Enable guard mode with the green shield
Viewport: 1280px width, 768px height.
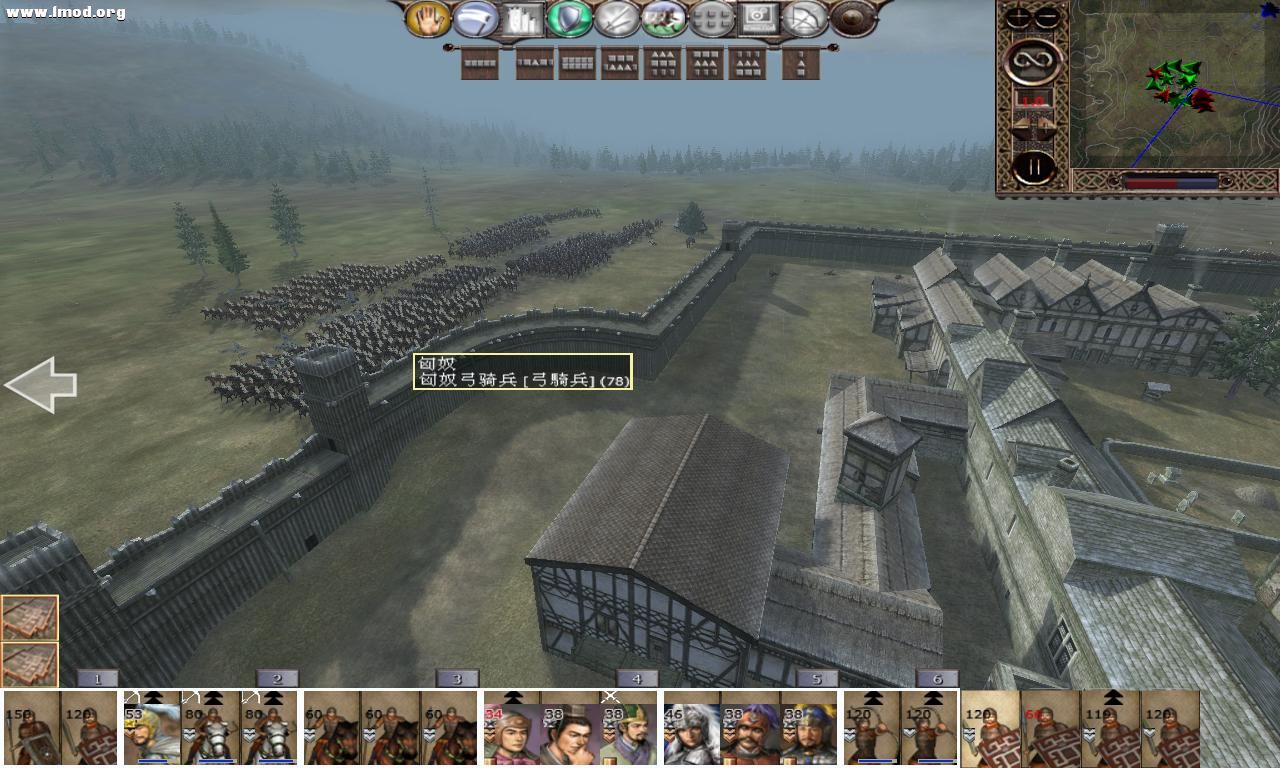click(x=570, y=17)
